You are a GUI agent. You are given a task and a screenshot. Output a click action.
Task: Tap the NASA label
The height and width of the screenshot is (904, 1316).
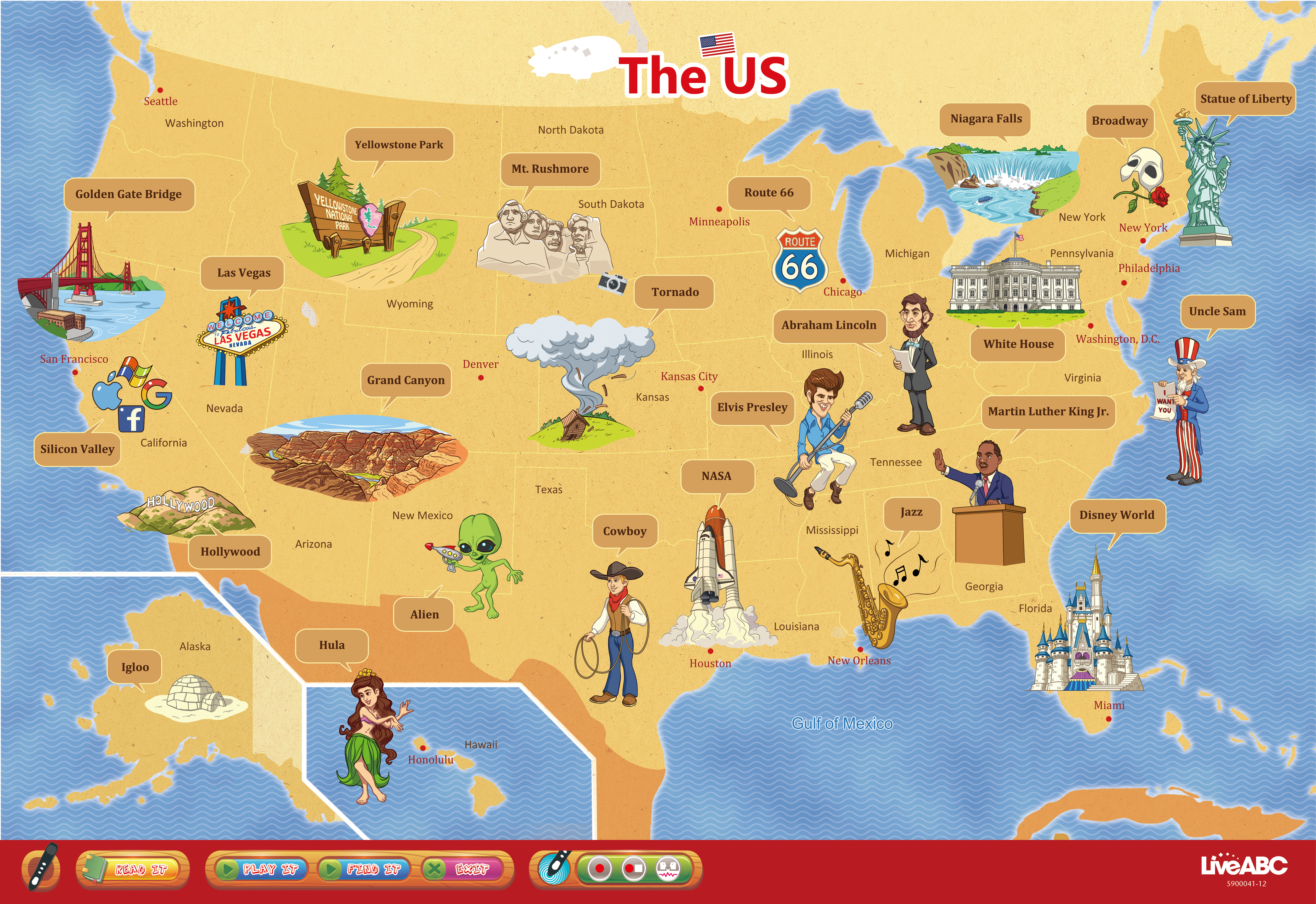point(716,476)
